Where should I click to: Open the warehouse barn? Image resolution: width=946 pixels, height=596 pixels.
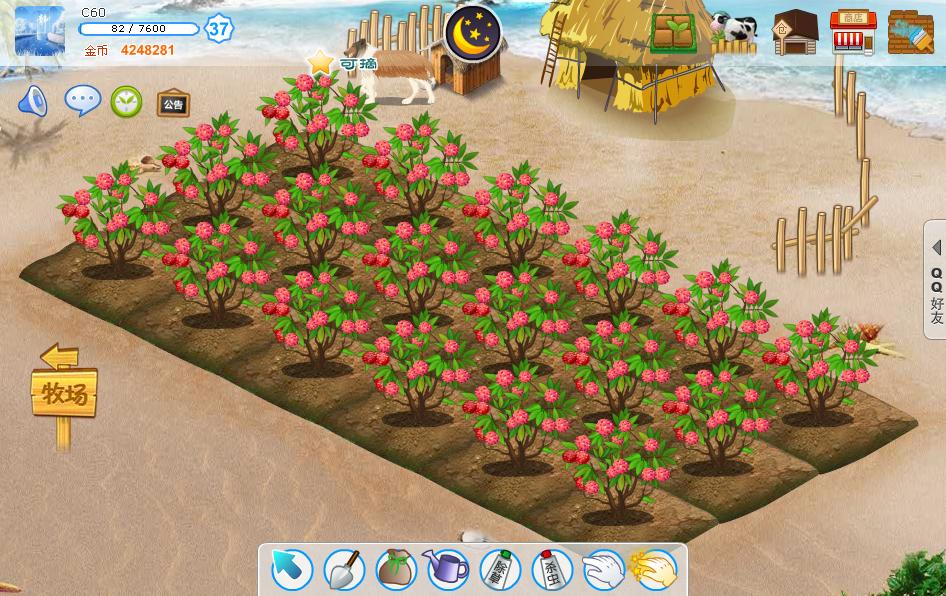(x=795, y=32)
